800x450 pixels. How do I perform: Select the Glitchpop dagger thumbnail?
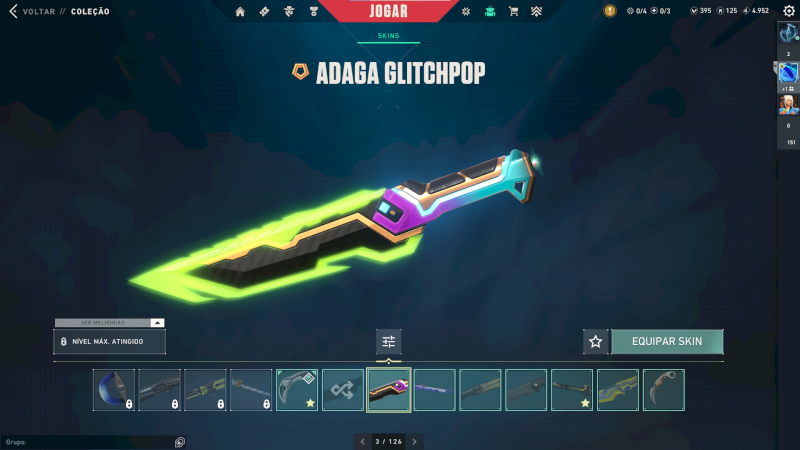[389, 390]
